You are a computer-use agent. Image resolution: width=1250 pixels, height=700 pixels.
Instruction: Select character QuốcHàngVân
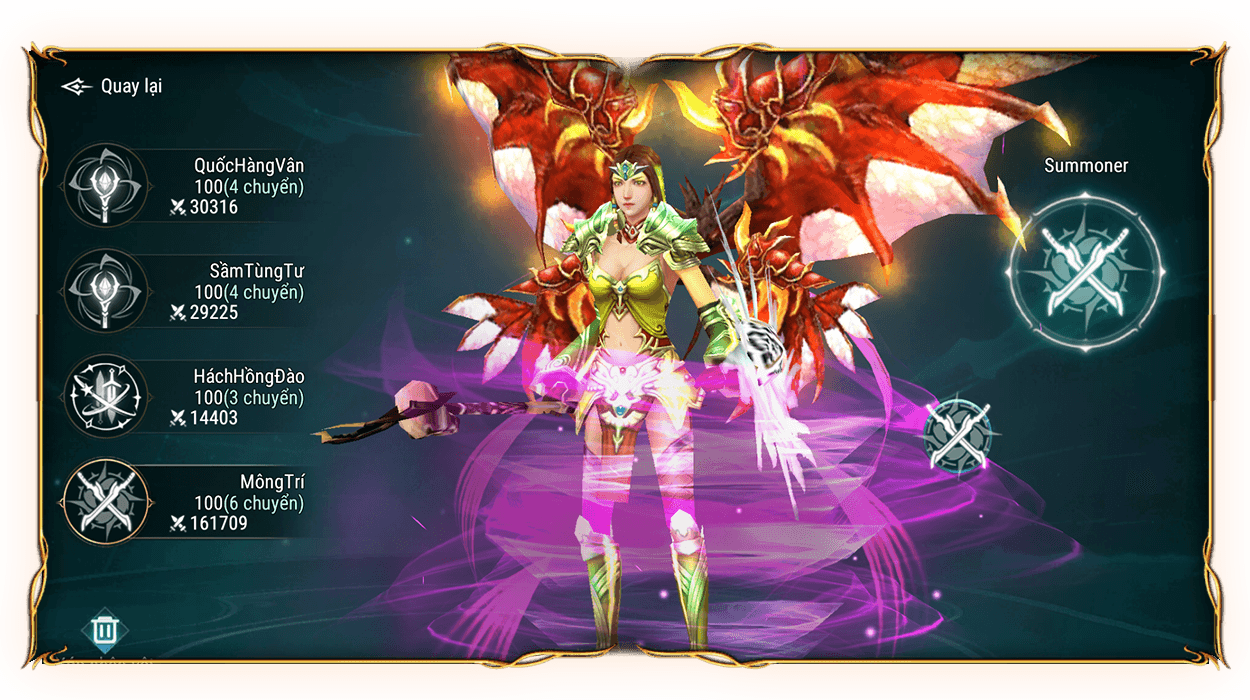point(185,185)
